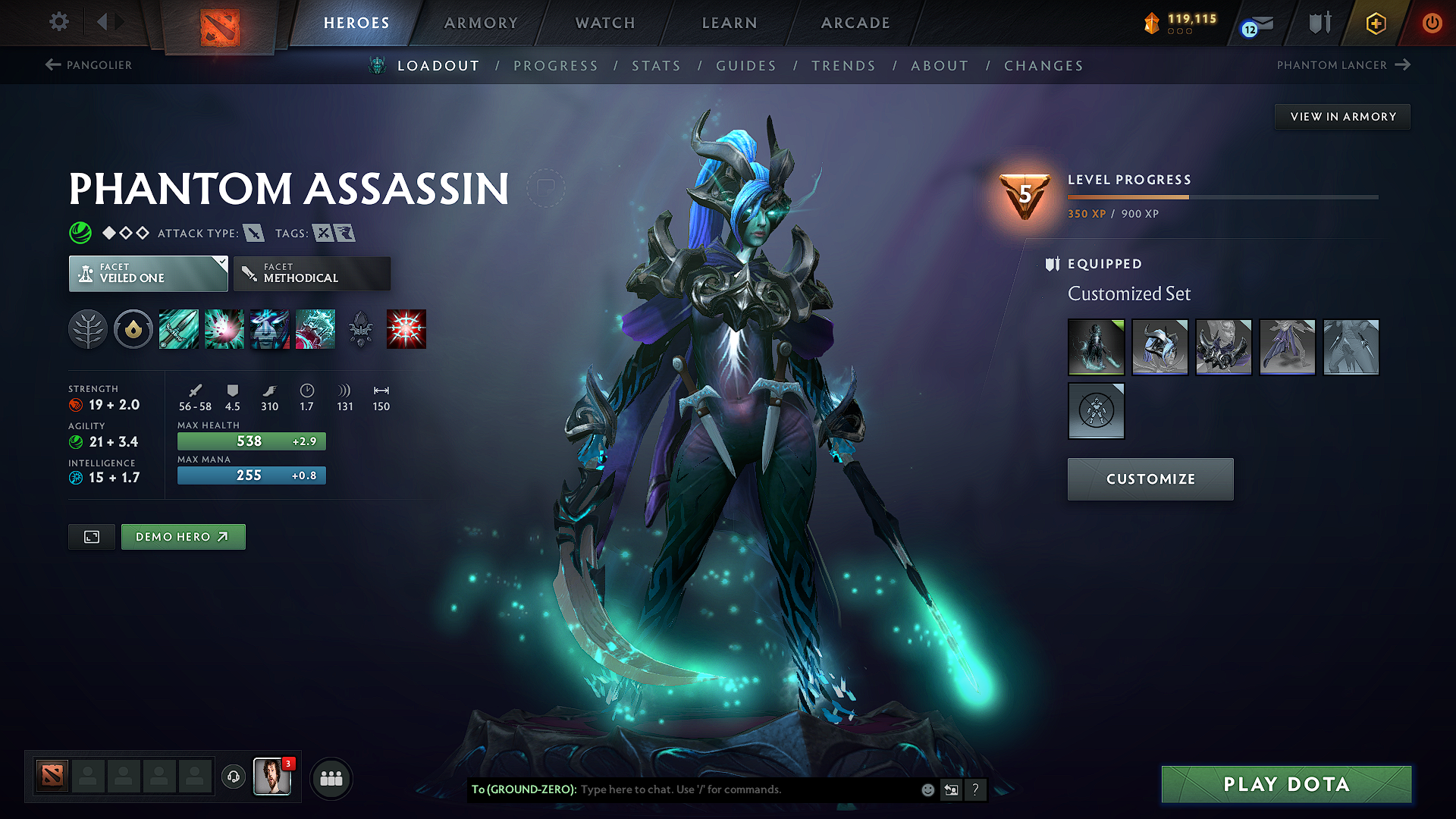Open the Armory section
Image resolution: width=1456 pixels, height=819 pixels.
pyautogui.click(x=481, y=22)
